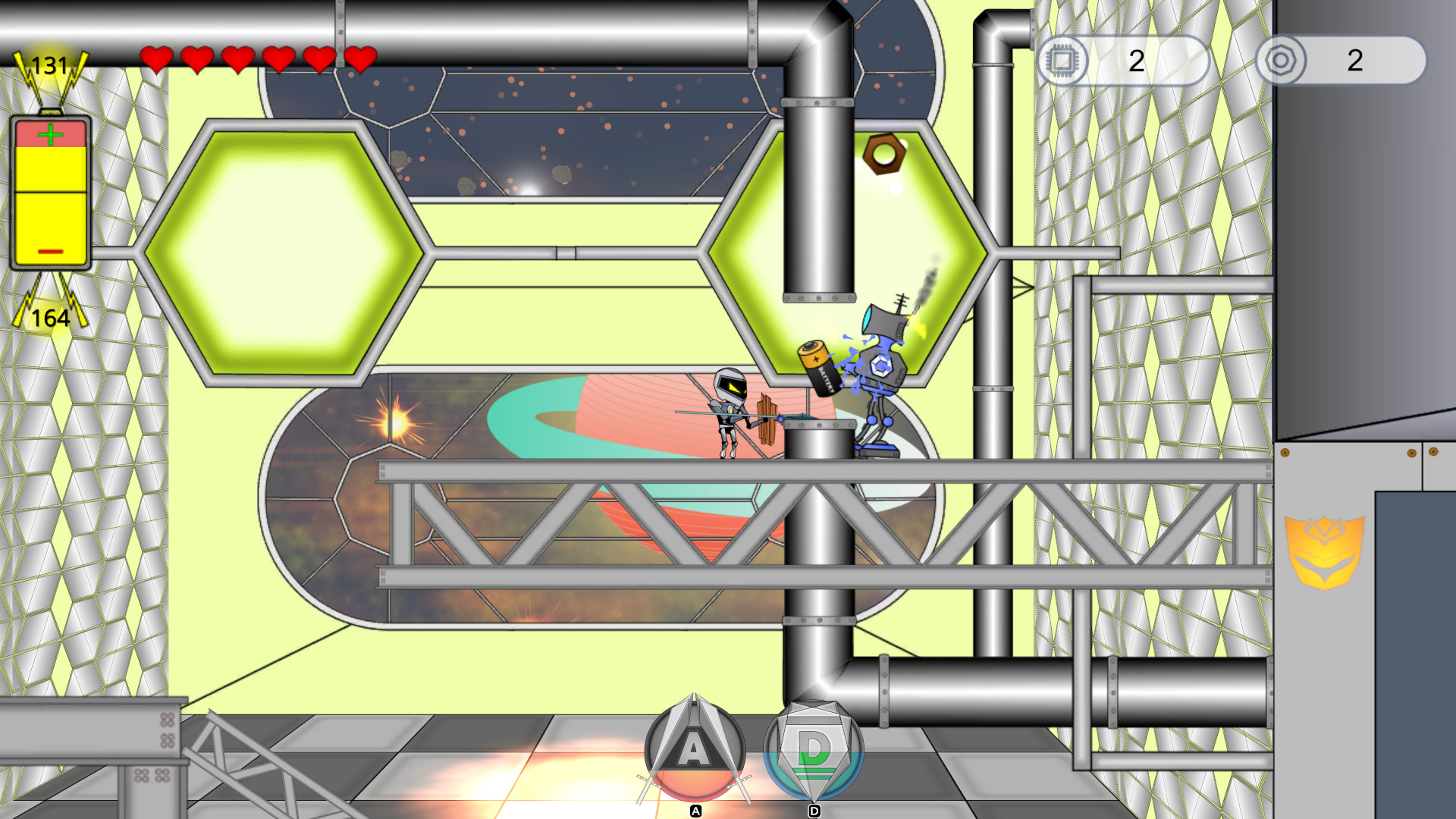Screen dimensions: 1456x819
Task: Click the golden emblem on the right wall
Action: (x=1324, y=552)
